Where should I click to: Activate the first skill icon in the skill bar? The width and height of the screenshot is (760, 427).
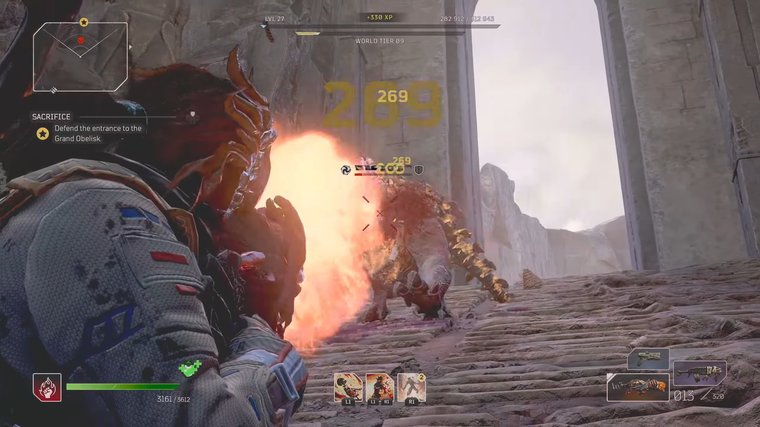tap(348, 386)
